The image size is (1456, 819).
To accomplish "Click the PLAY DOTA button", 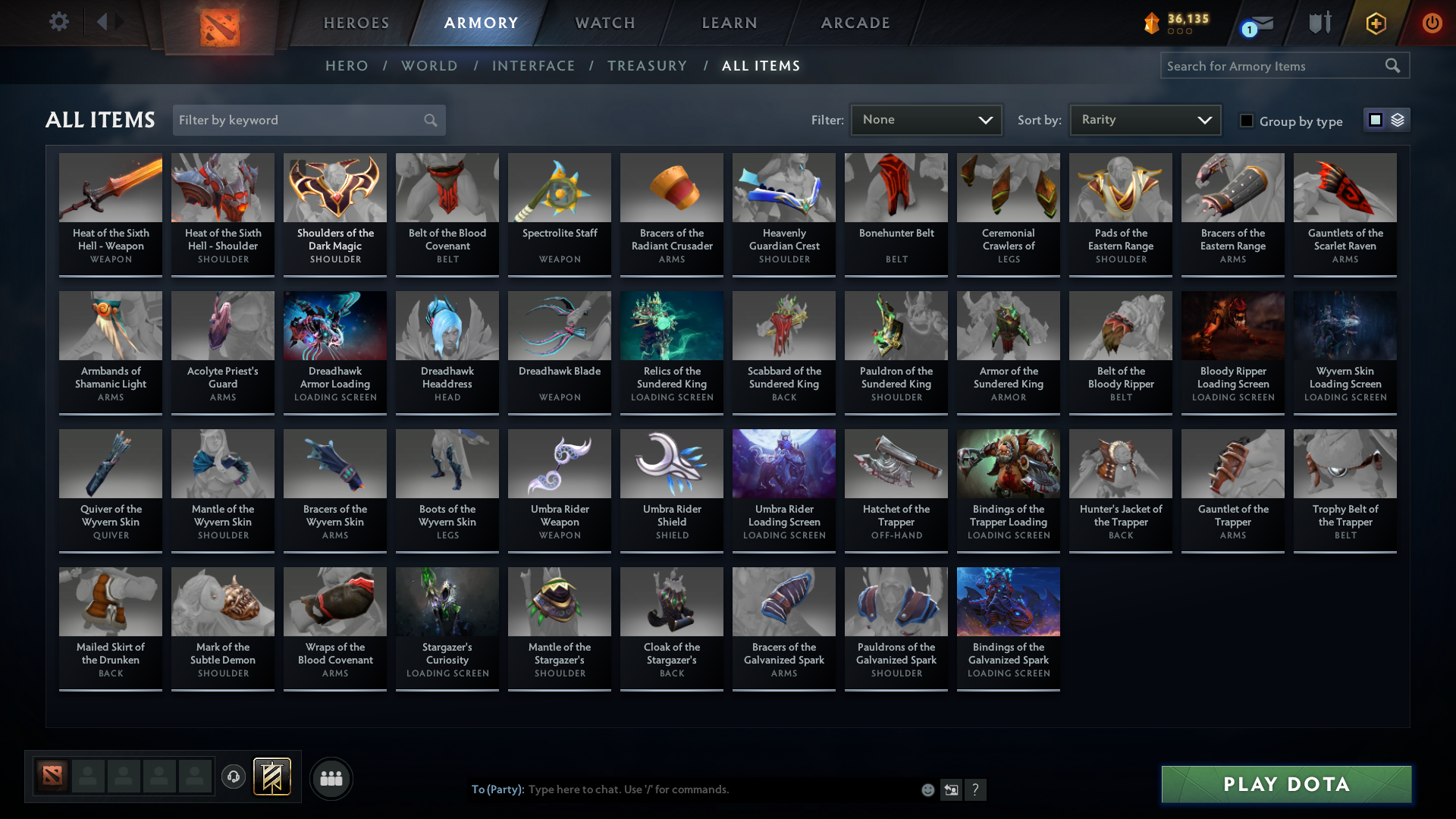I will tap(1285, 784).
